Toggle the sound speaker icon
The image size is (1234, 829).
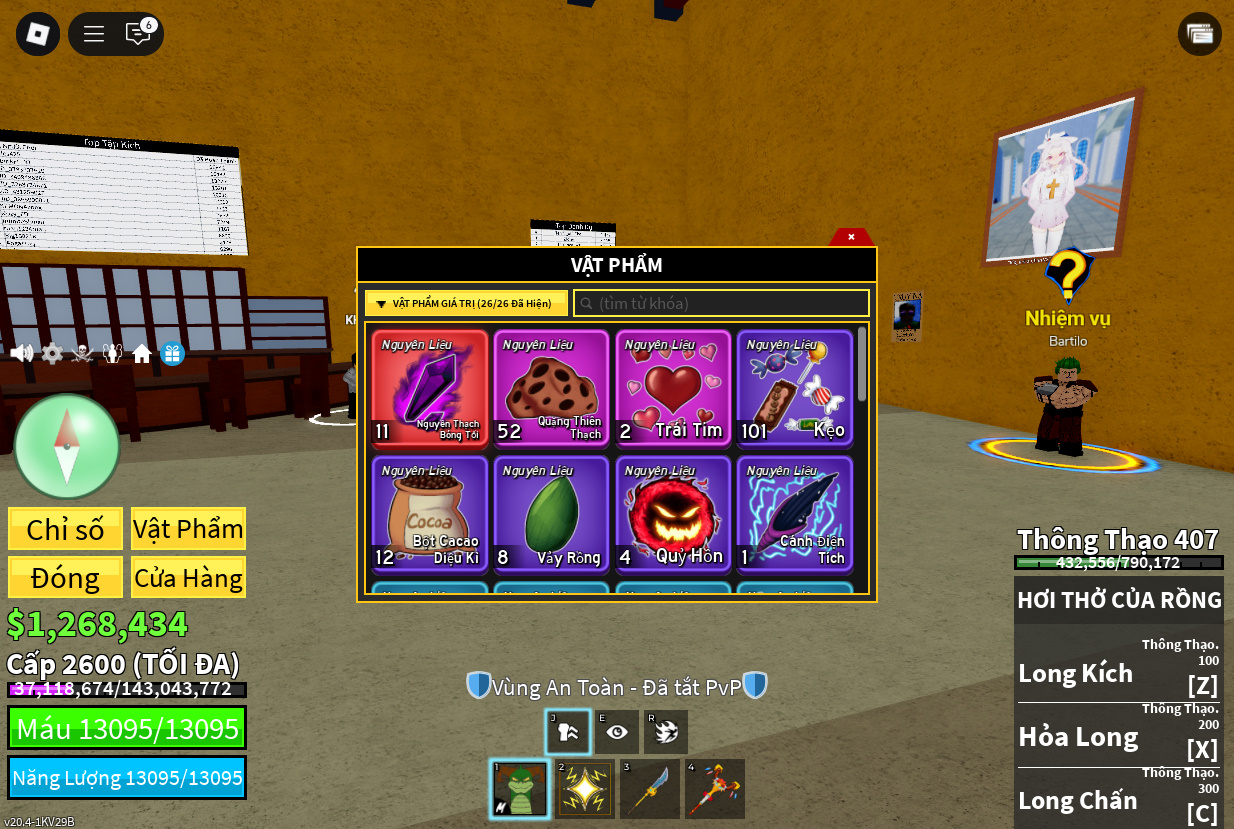[x=21, y=353]
